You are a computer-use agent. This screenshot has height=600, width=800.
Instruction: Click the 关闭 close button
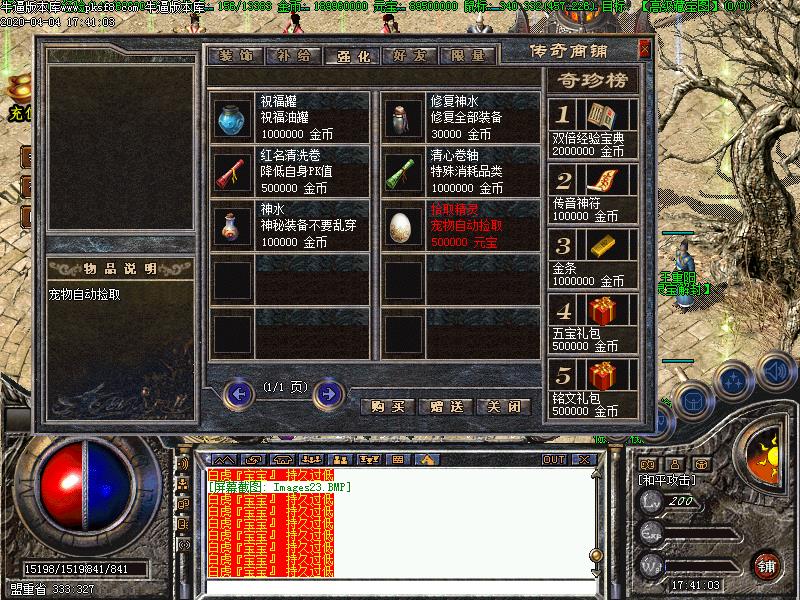502,407
